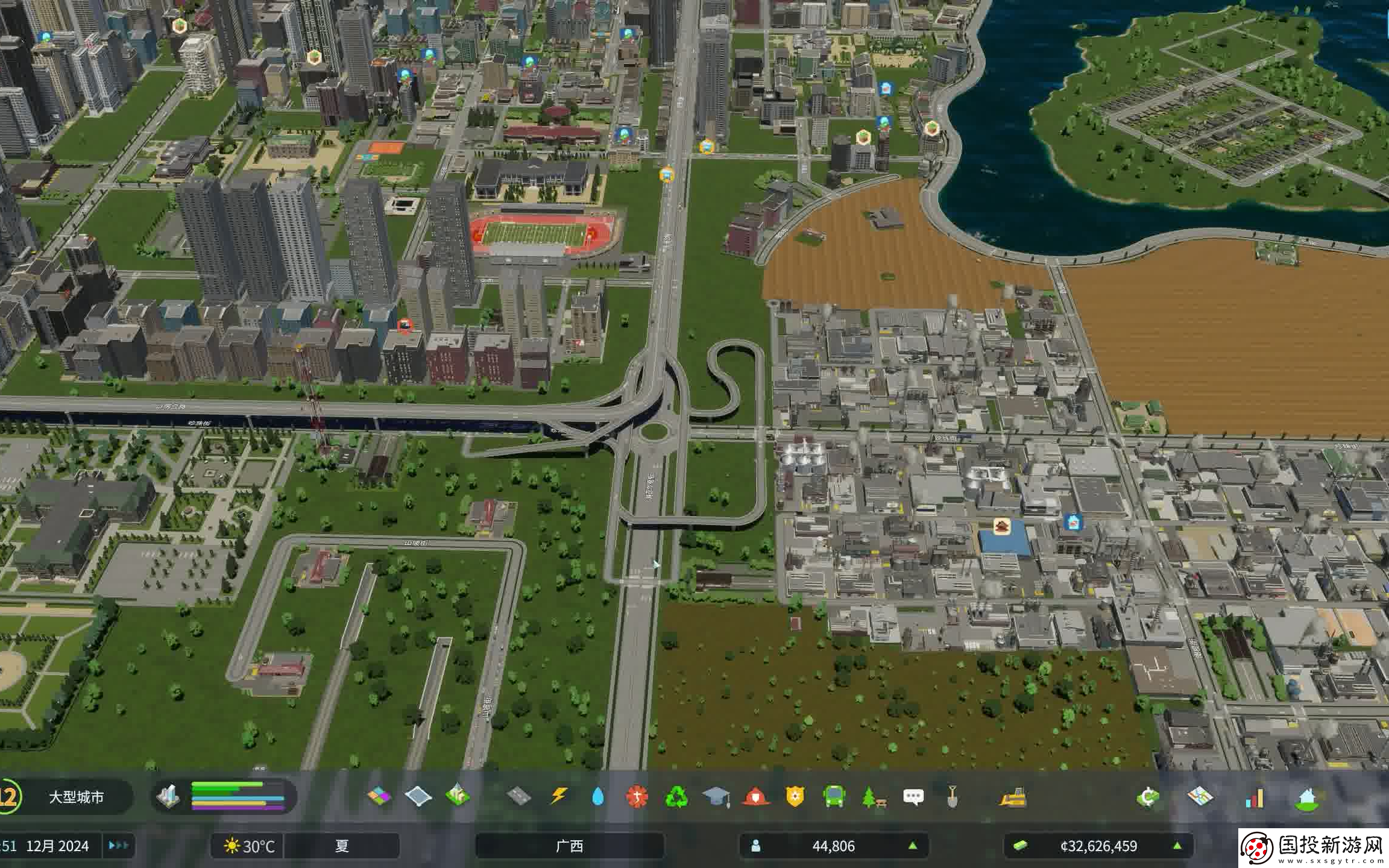The width and height of the screenshot is (1389, 868).
Task: Open the public transportation menu
Action: (x=834, y=797)
